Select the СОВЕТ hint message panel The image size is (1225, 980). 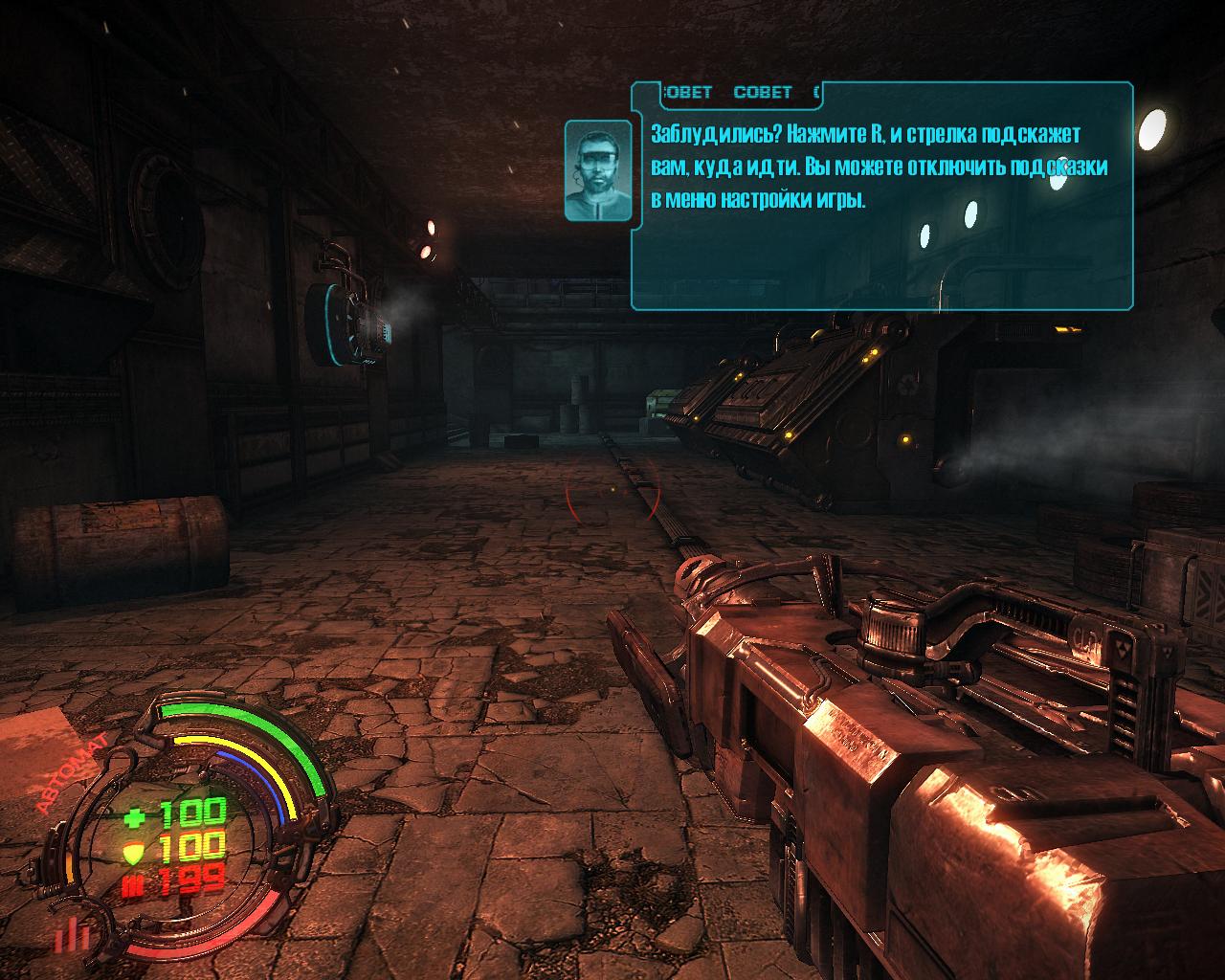point(880,195)
